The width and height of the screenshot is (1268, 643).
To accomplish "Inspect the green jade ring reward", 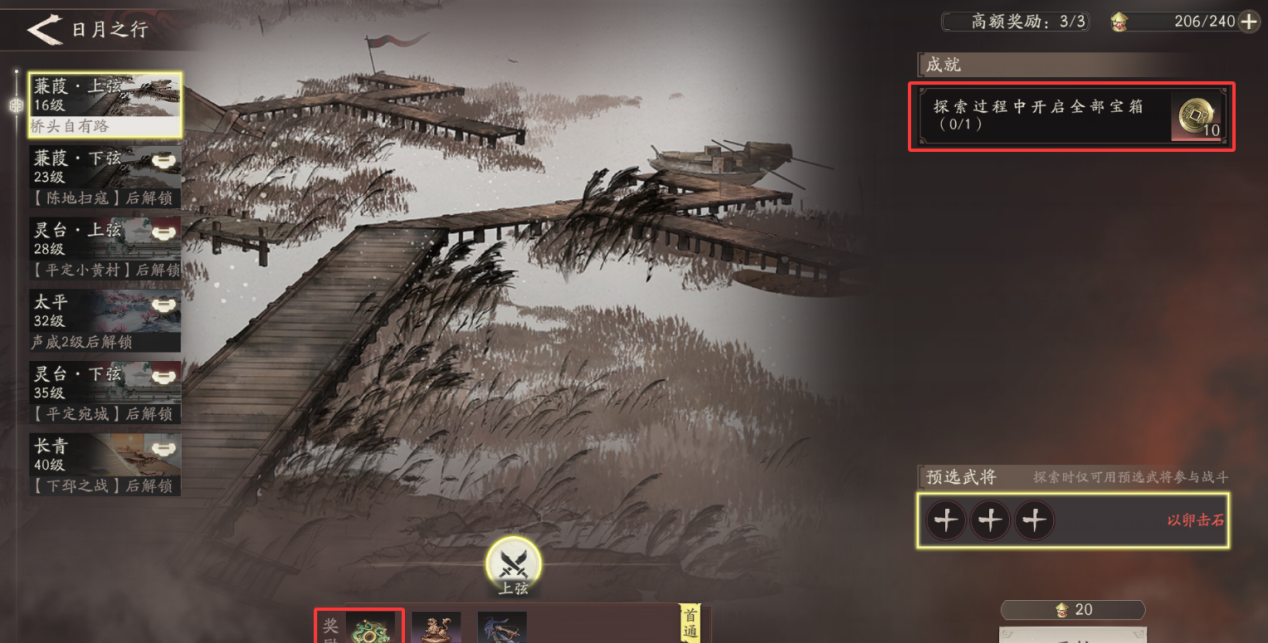I will pyautogui.click(x=371, y=627).
